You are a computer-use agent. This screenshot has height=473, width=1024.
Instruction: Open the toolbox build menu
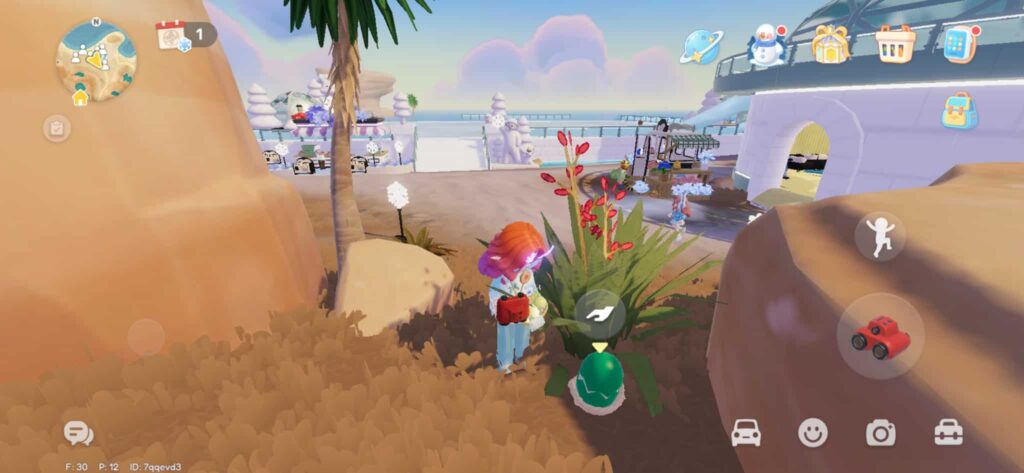point(948,432)
